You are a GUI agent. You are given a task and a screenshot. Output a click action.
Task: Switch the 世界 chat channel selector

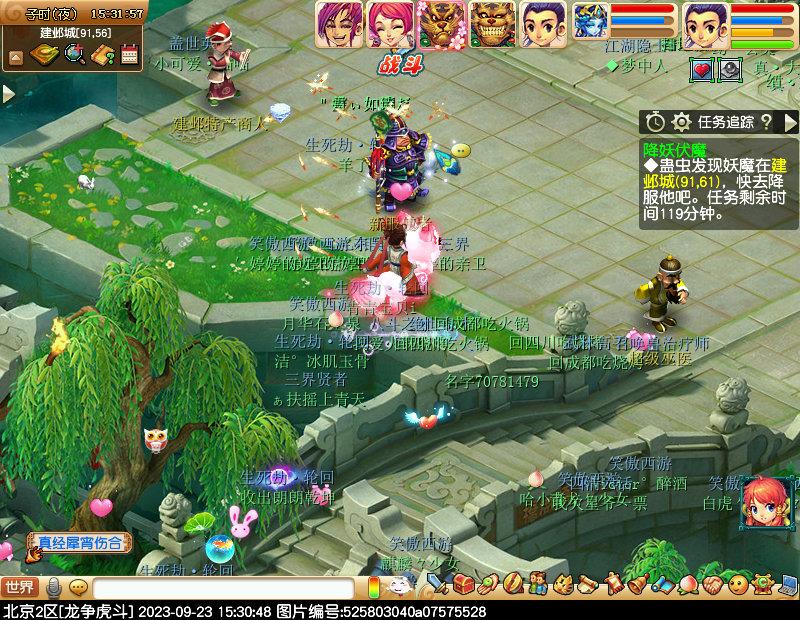pos(20,587)
